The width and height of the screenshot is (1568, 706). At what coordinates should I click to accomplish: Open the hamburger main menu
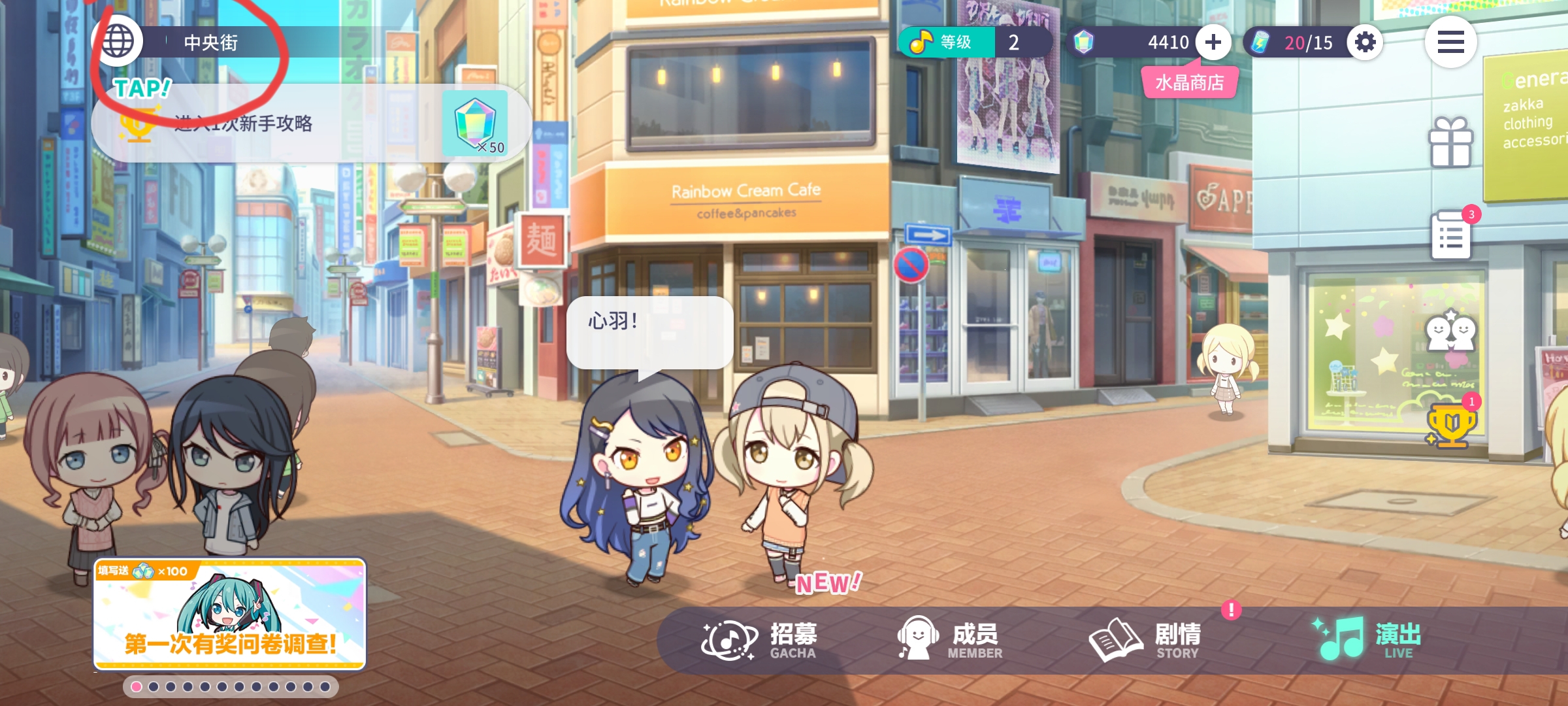tap(1450, 42)
